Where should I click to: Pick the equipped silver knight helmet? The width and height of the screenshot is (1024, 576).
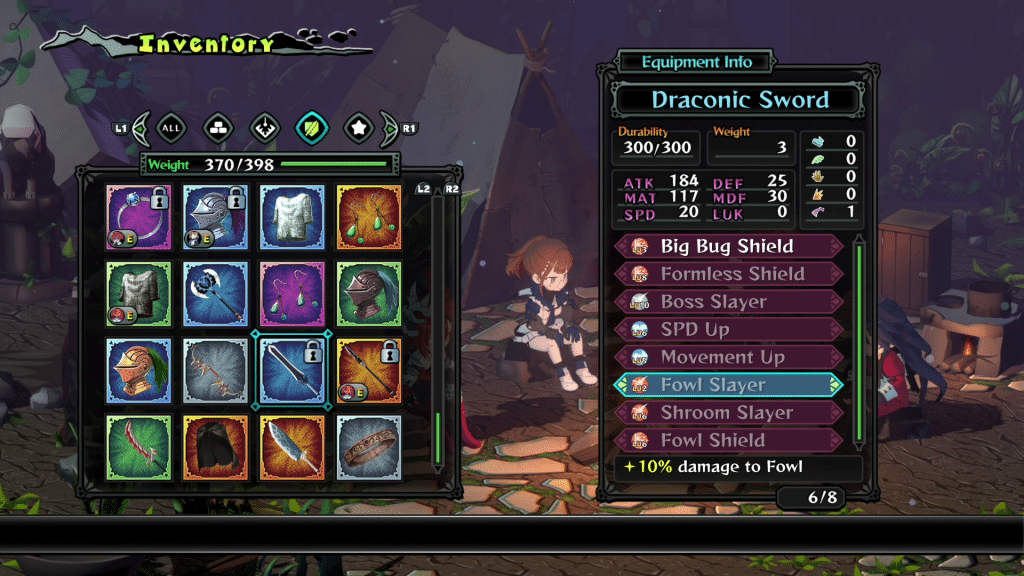coord(215,217)
